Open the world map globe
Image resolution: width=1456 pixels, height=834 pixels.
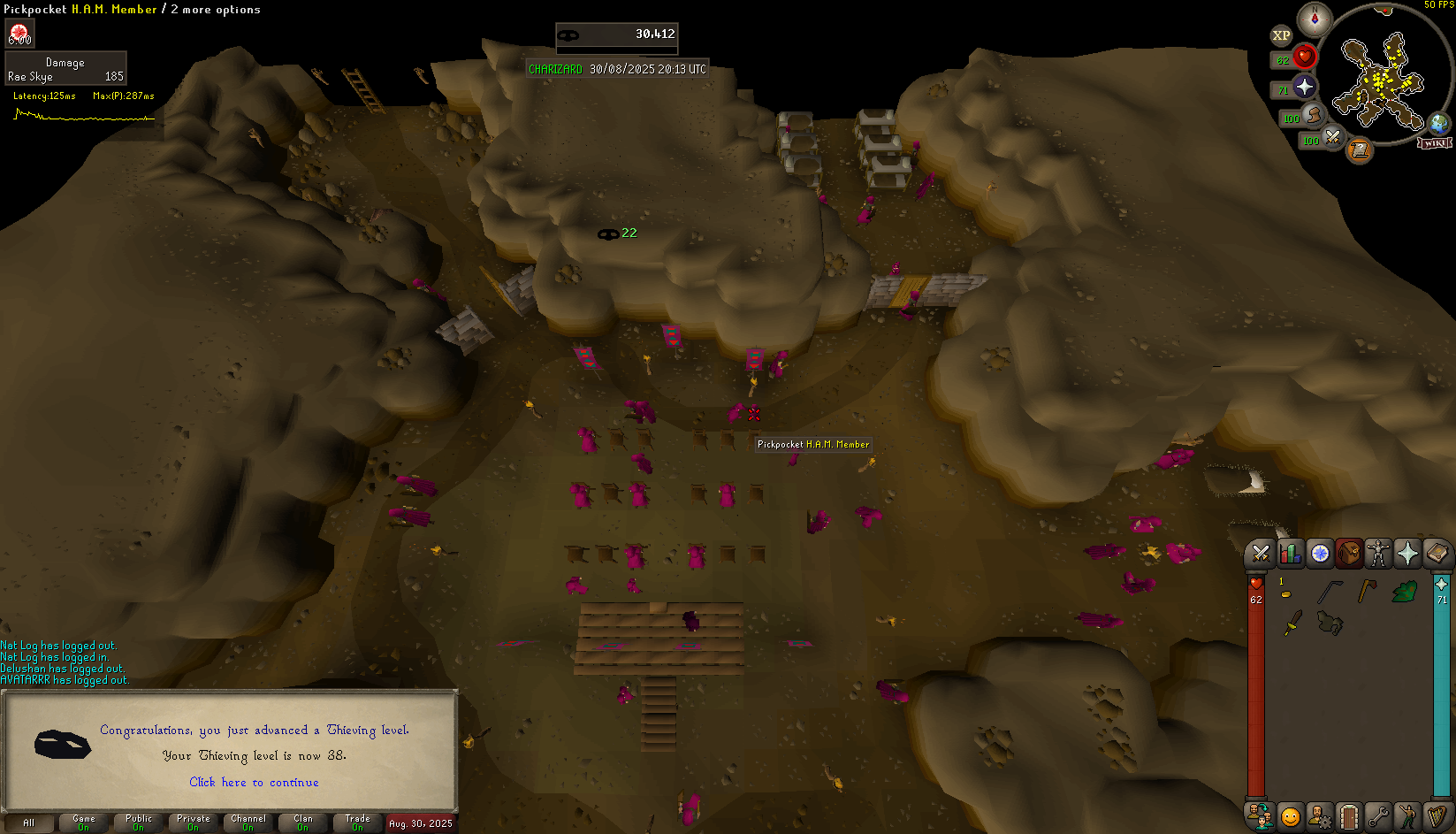click(1438, 123)
